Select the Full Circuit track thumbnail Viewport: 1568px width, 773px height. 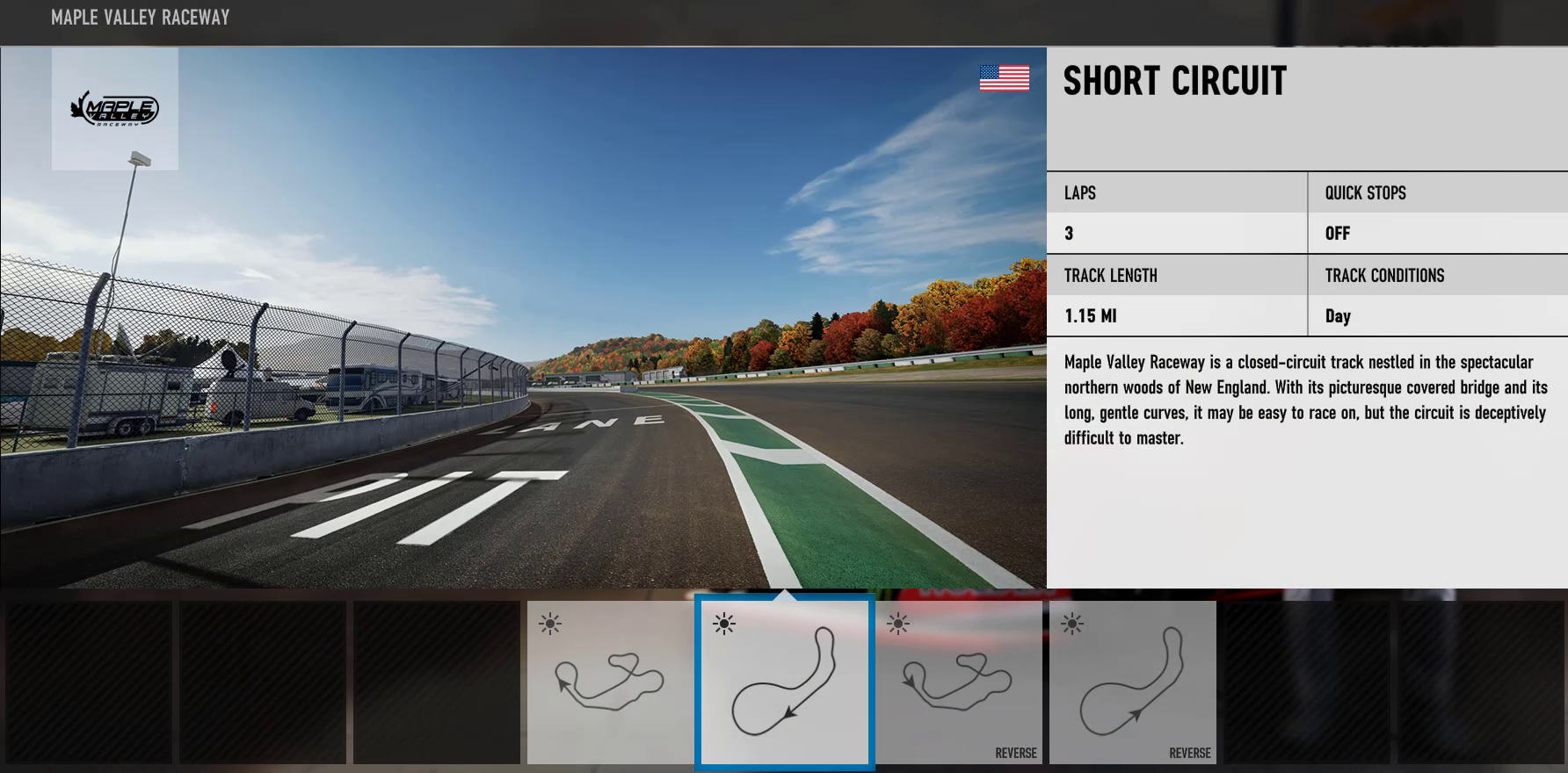click(x=610, y=683)
